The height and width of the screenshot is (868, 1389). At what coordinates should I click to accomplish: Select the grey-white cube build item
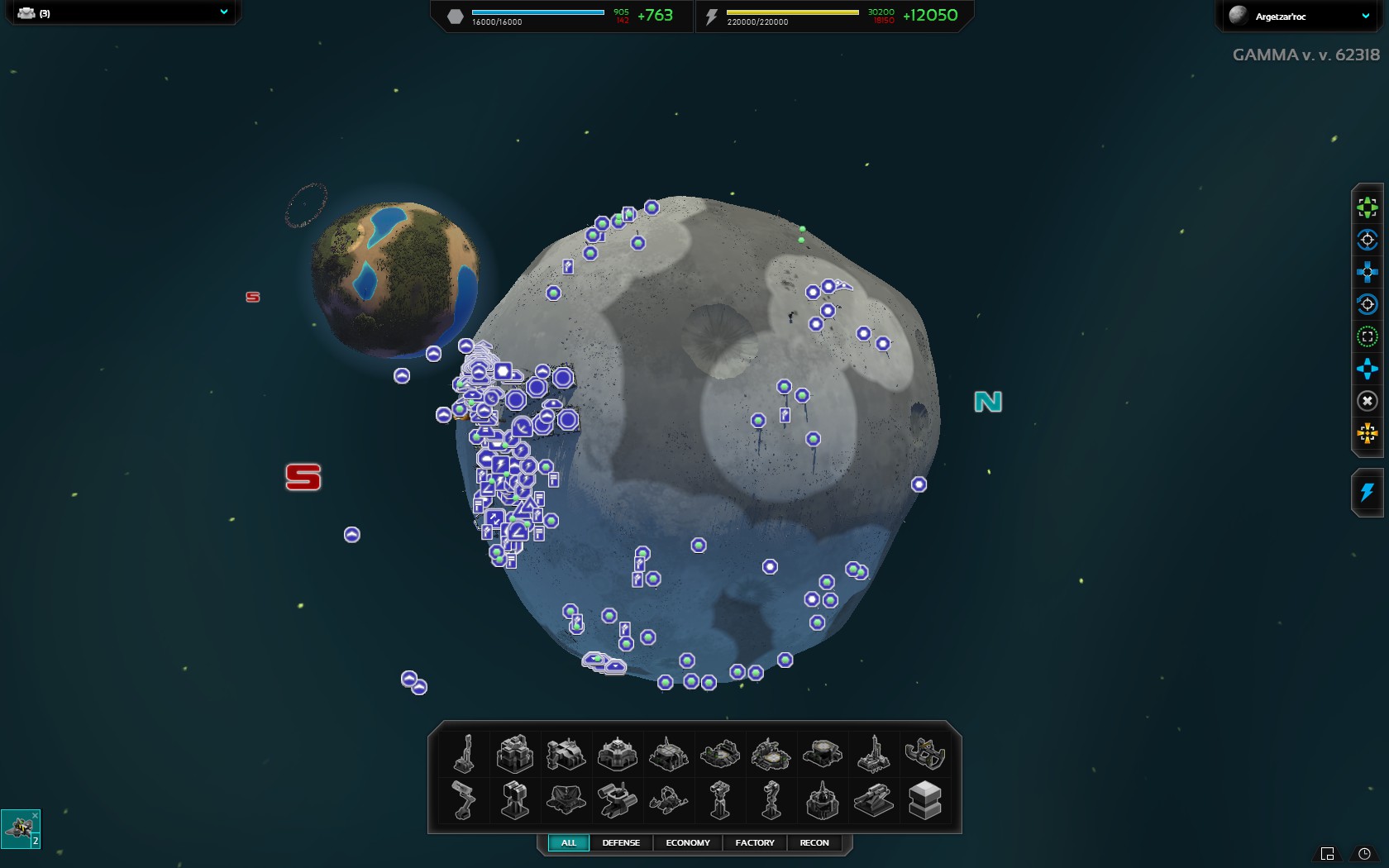click(x=924, y=800)
